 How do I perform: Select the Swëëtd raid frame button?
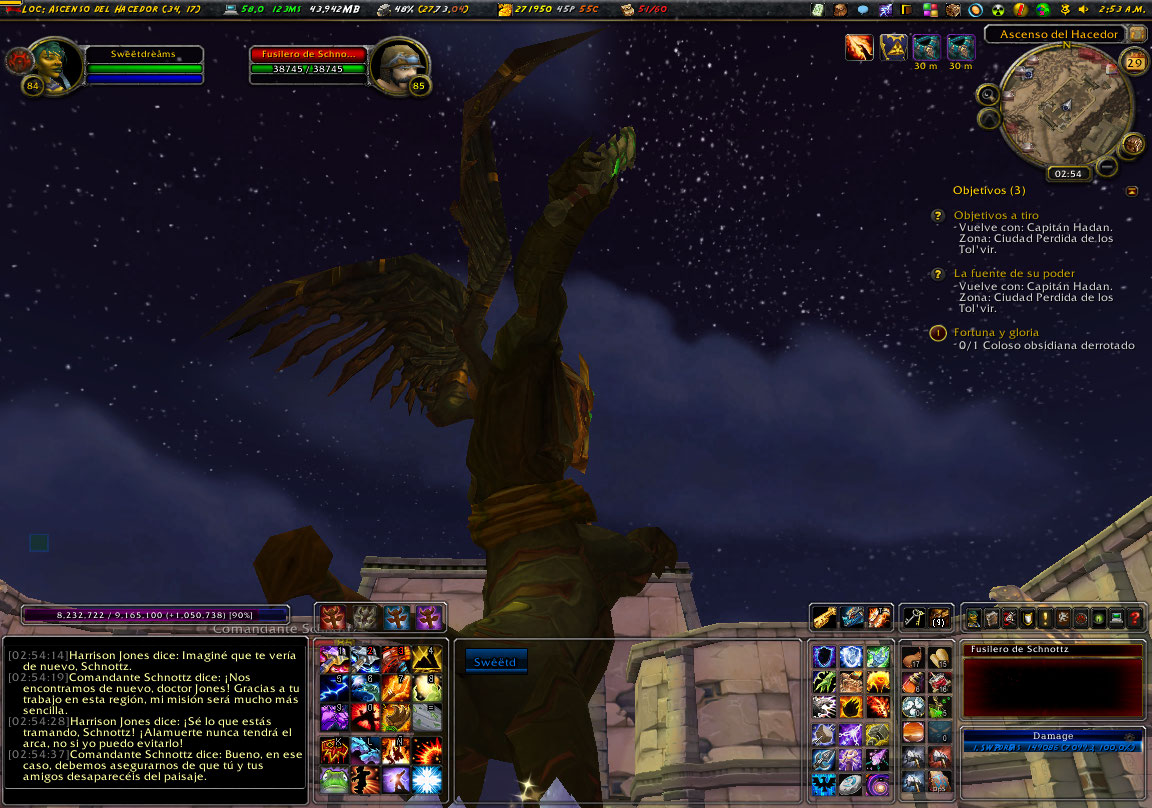coord(495,661)
